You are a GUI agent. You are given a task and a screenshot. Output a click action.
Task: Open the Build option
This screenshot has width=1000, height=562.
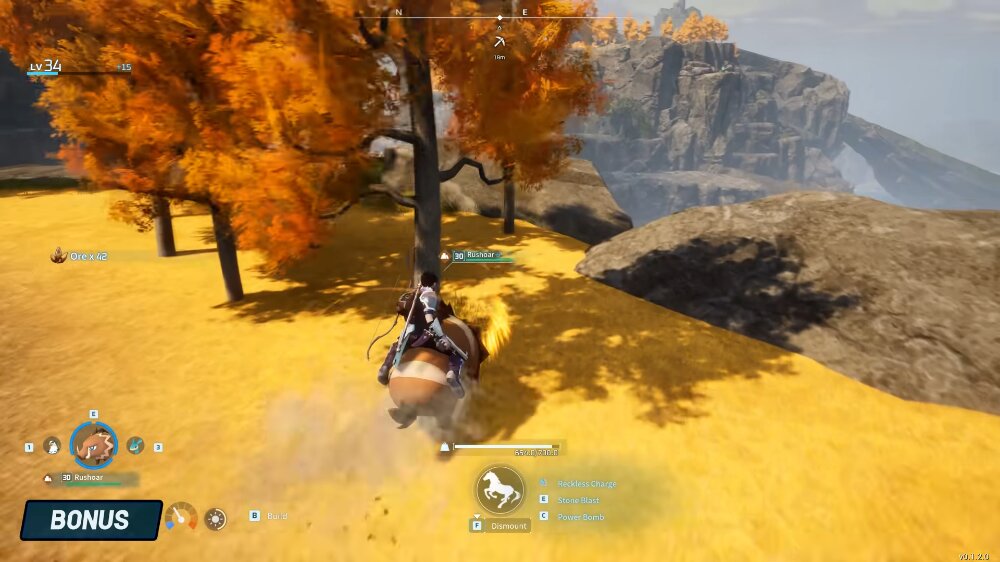tap(277, 516)
